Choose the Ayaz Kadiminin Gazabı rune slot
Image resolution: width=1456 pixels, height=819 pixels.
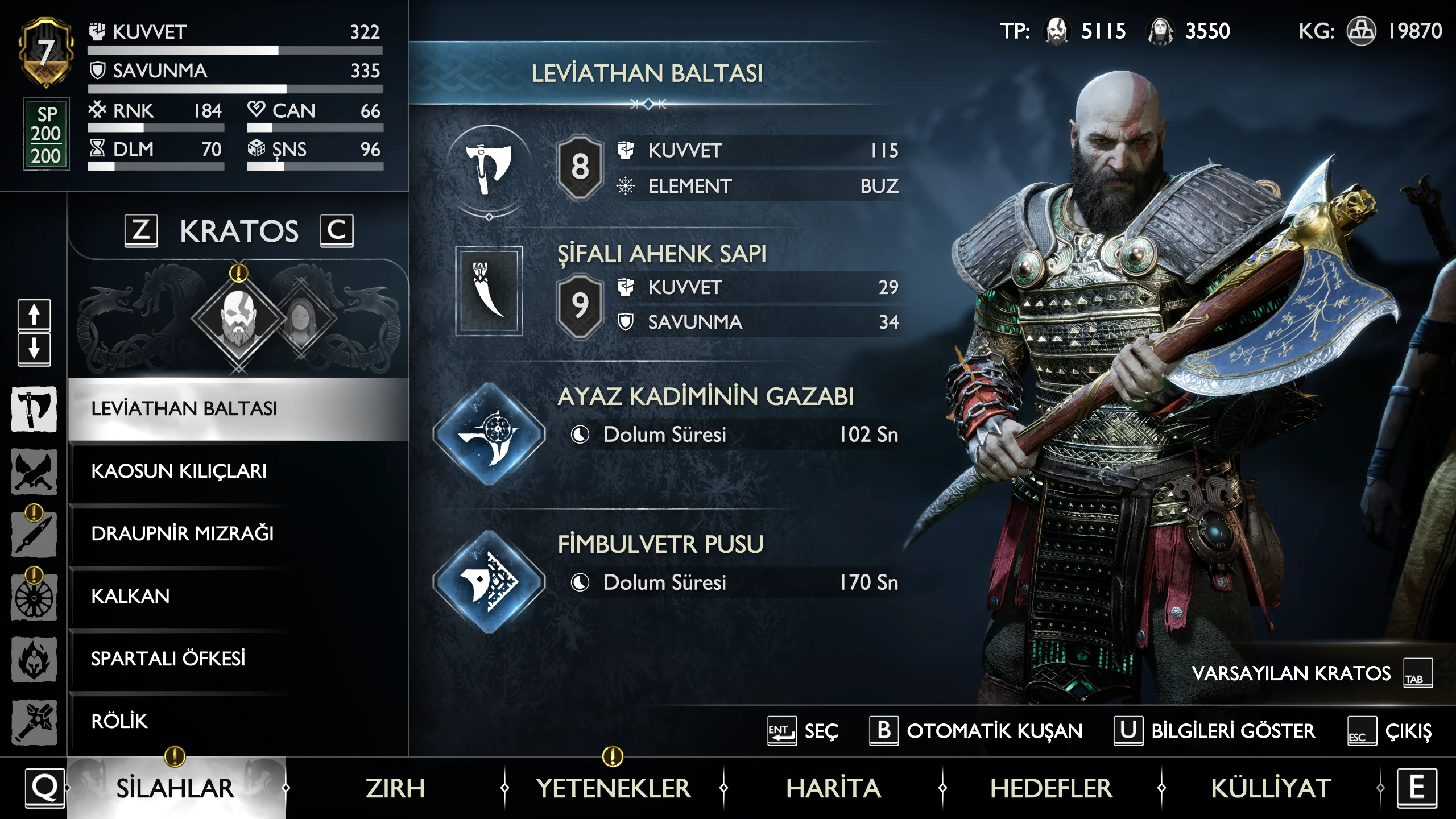(x=489, y=435)
